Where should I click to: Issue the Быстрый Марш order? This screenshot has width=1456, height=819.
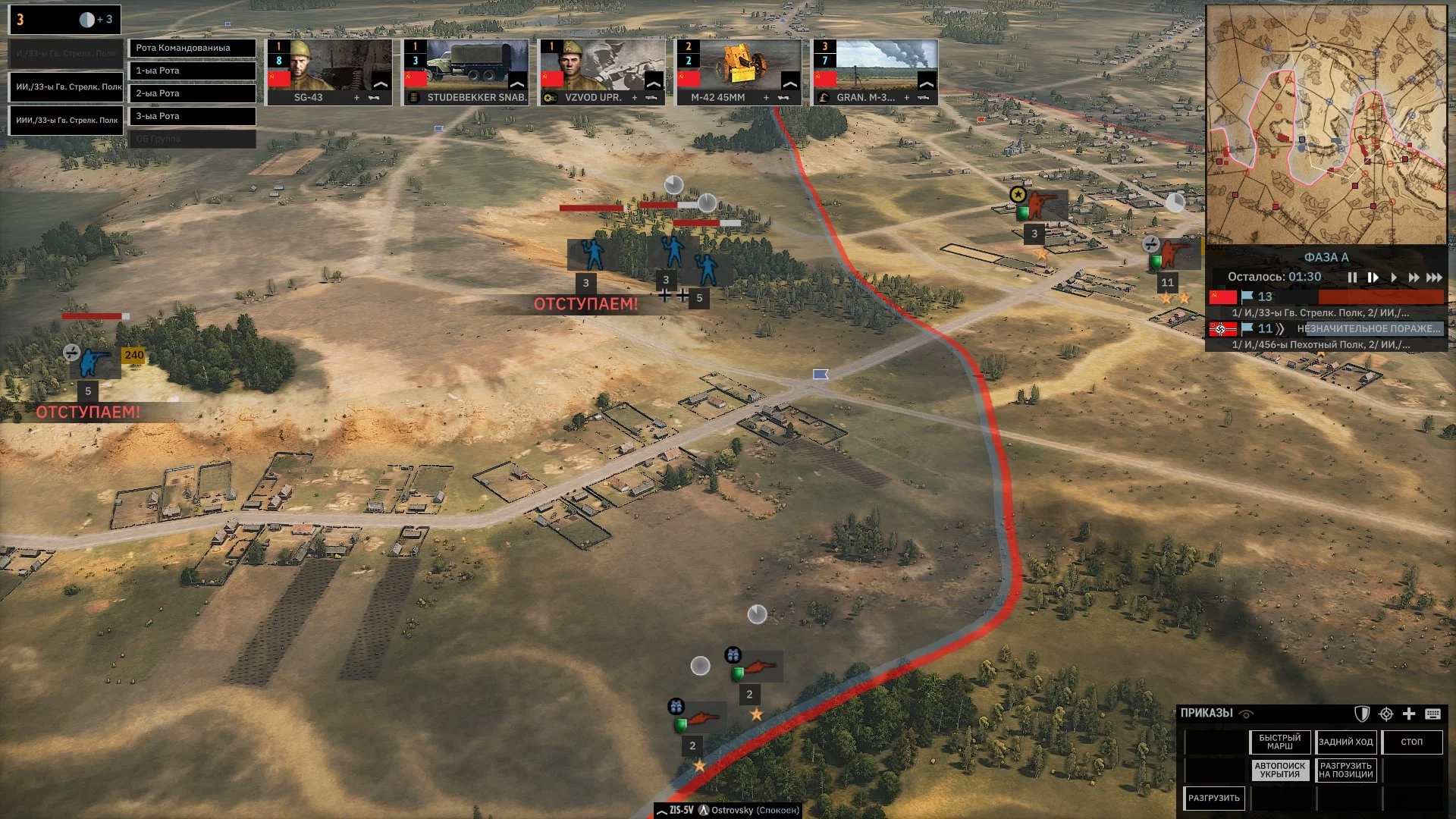[1280, 742]
